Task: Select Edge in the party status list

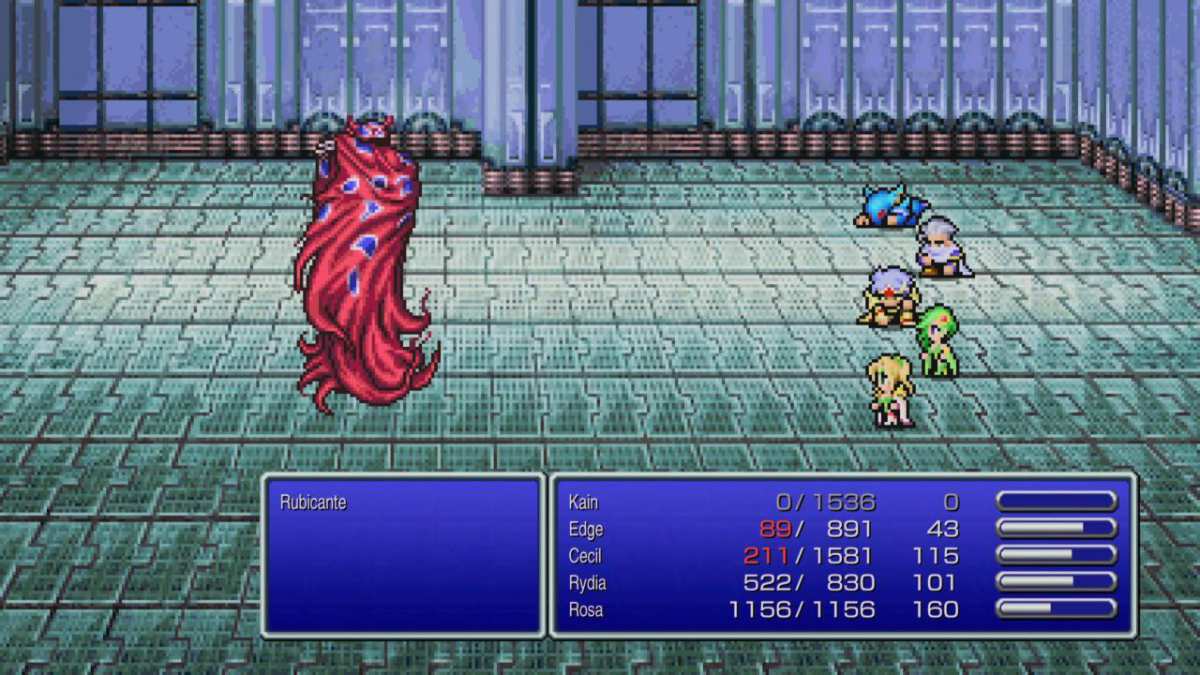Action: pos(585,529)
